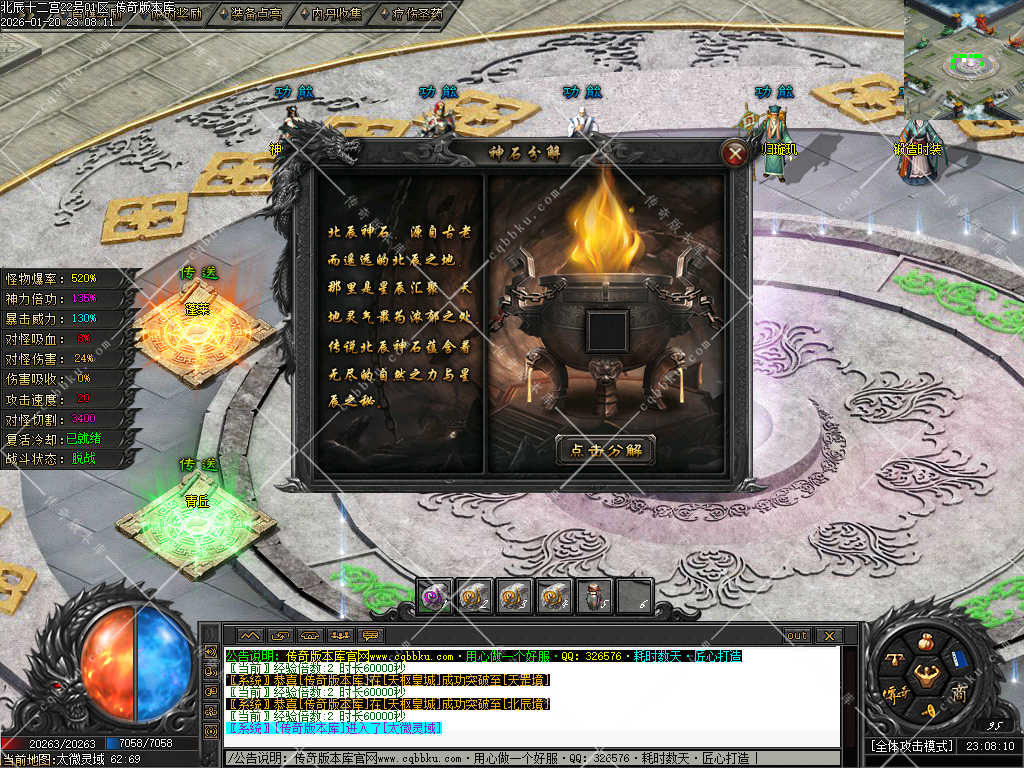Use the purple swirl stone in hotbar slot 1

tap(433, 595)
